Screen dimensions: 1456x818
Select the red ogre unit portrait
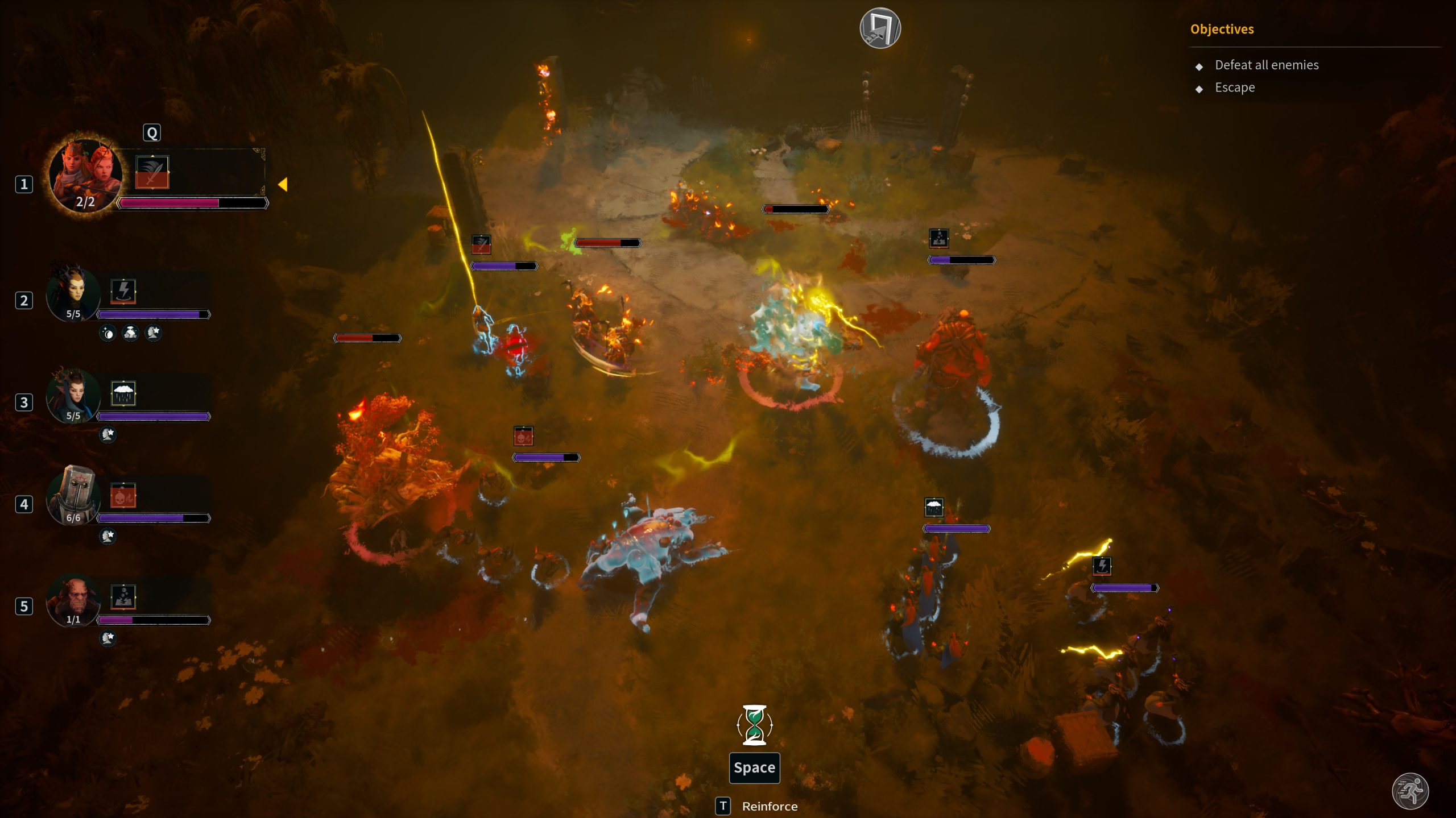[73, 600]
